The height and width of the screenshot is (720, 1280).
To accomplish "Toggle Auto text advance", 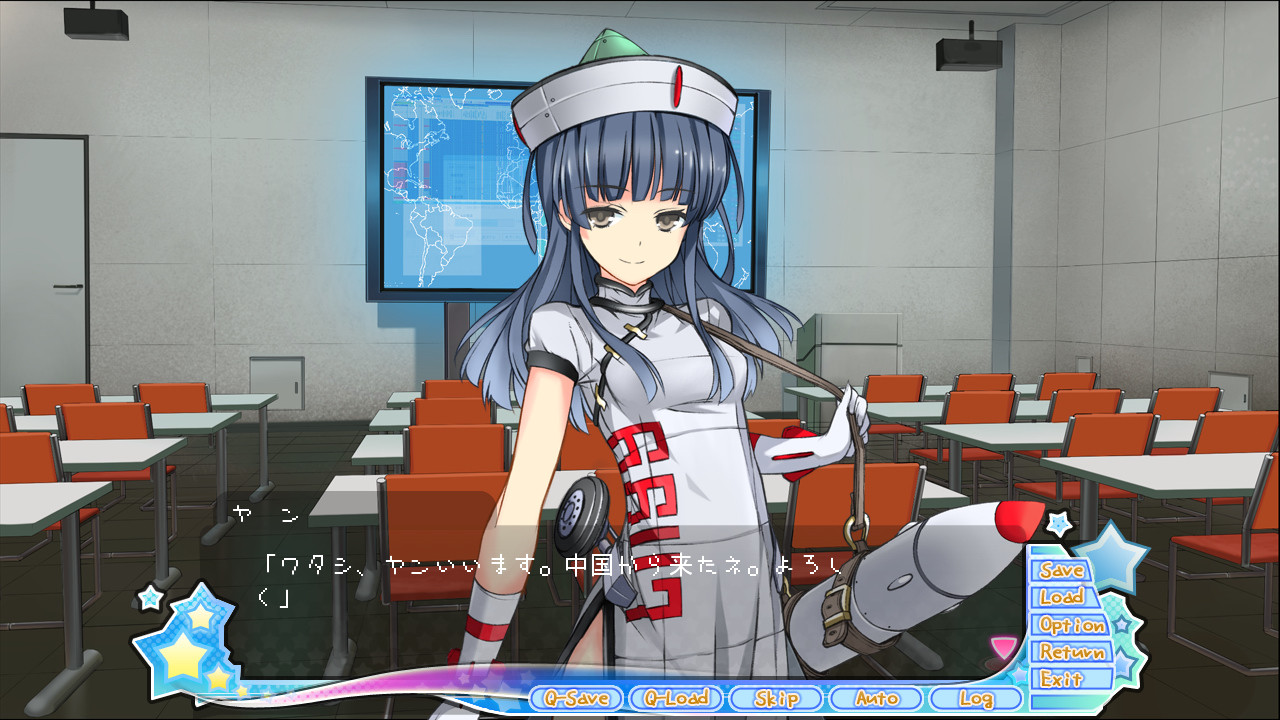I will click(876, 698).
